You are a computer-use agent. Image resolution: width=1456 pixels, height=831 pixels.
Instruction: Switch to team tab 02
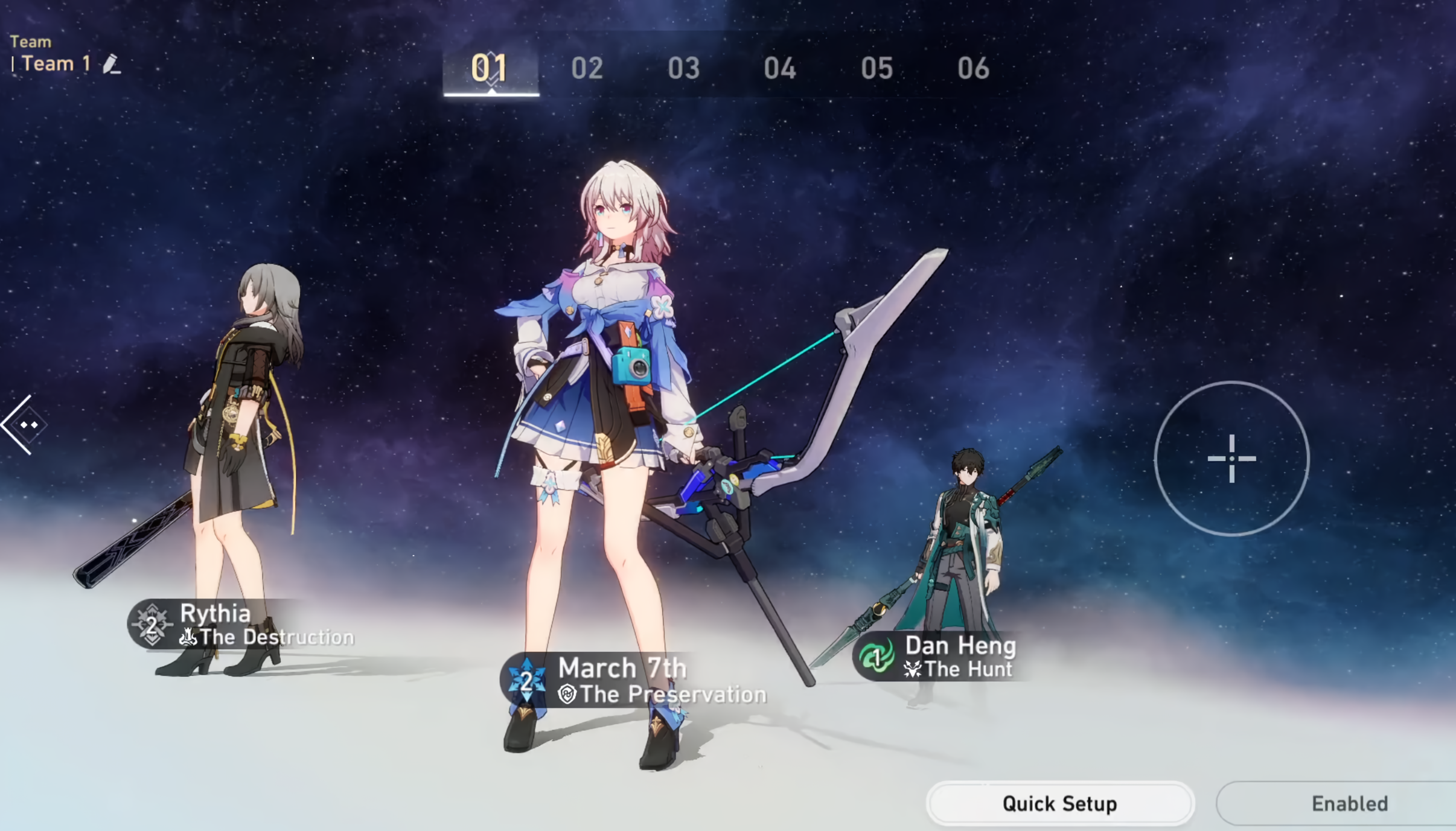pyautogui.click(x=587, y=68)
